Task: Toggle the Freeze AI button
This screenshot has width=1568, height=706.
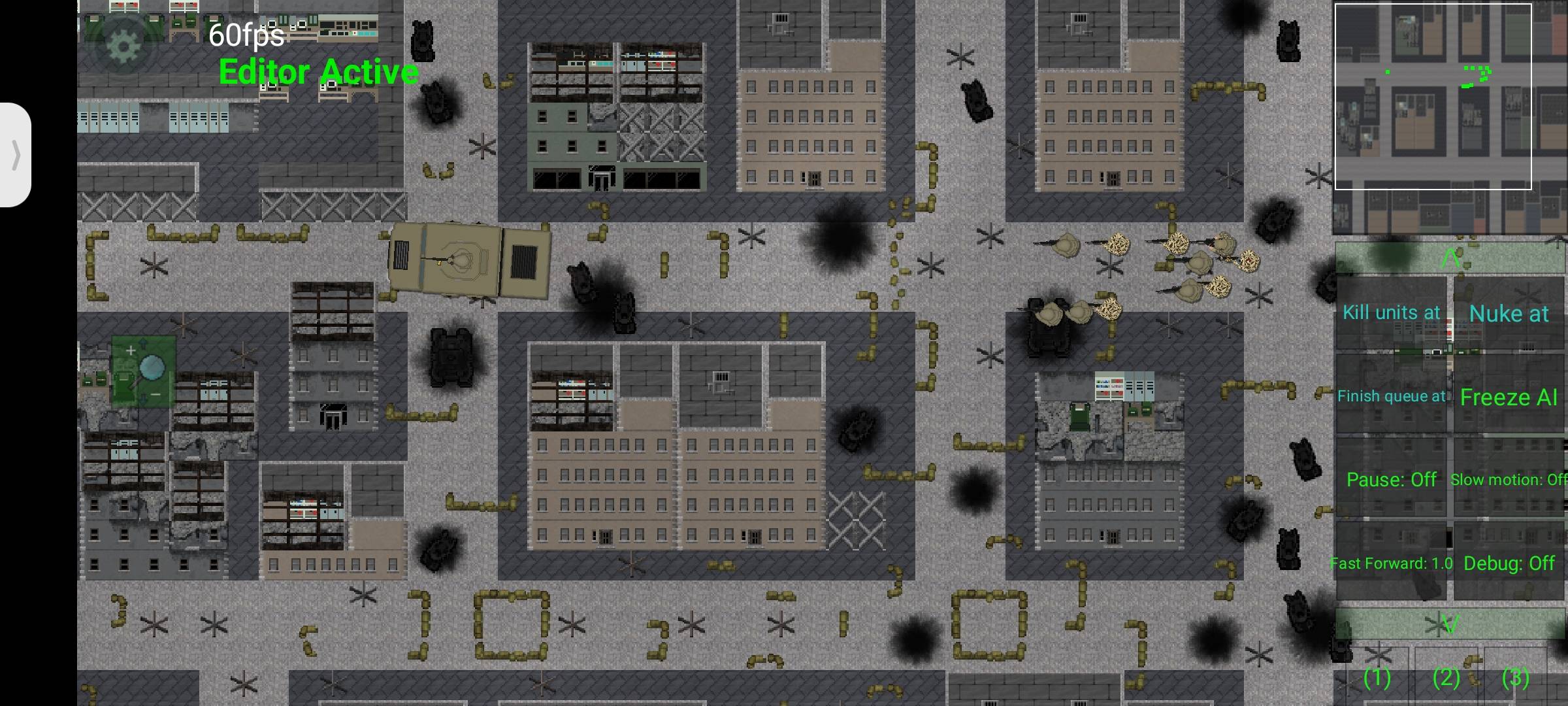Action: click(1509, 397)
